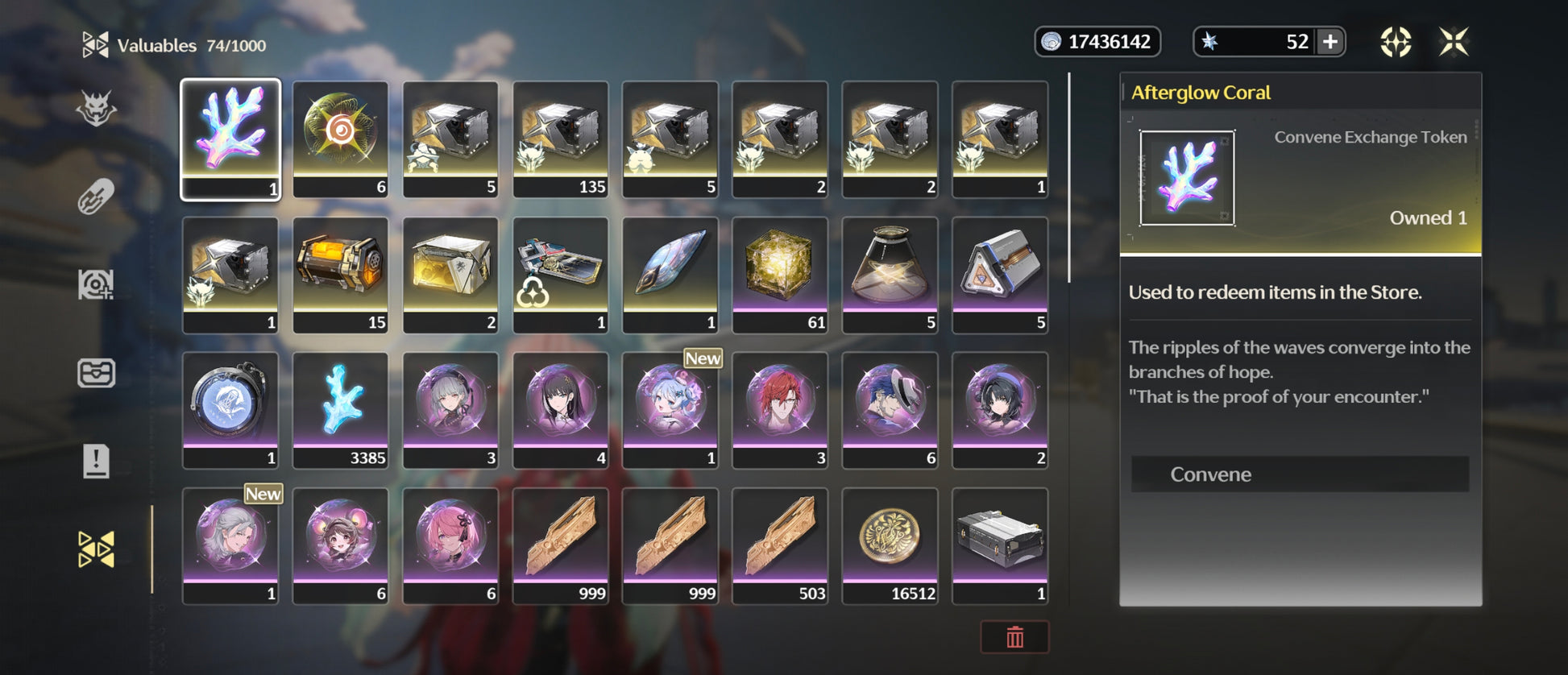Switch to the exclamation mark quest items tab
Viewport: 1568px width, 675px height.
(x=96, y=462)
